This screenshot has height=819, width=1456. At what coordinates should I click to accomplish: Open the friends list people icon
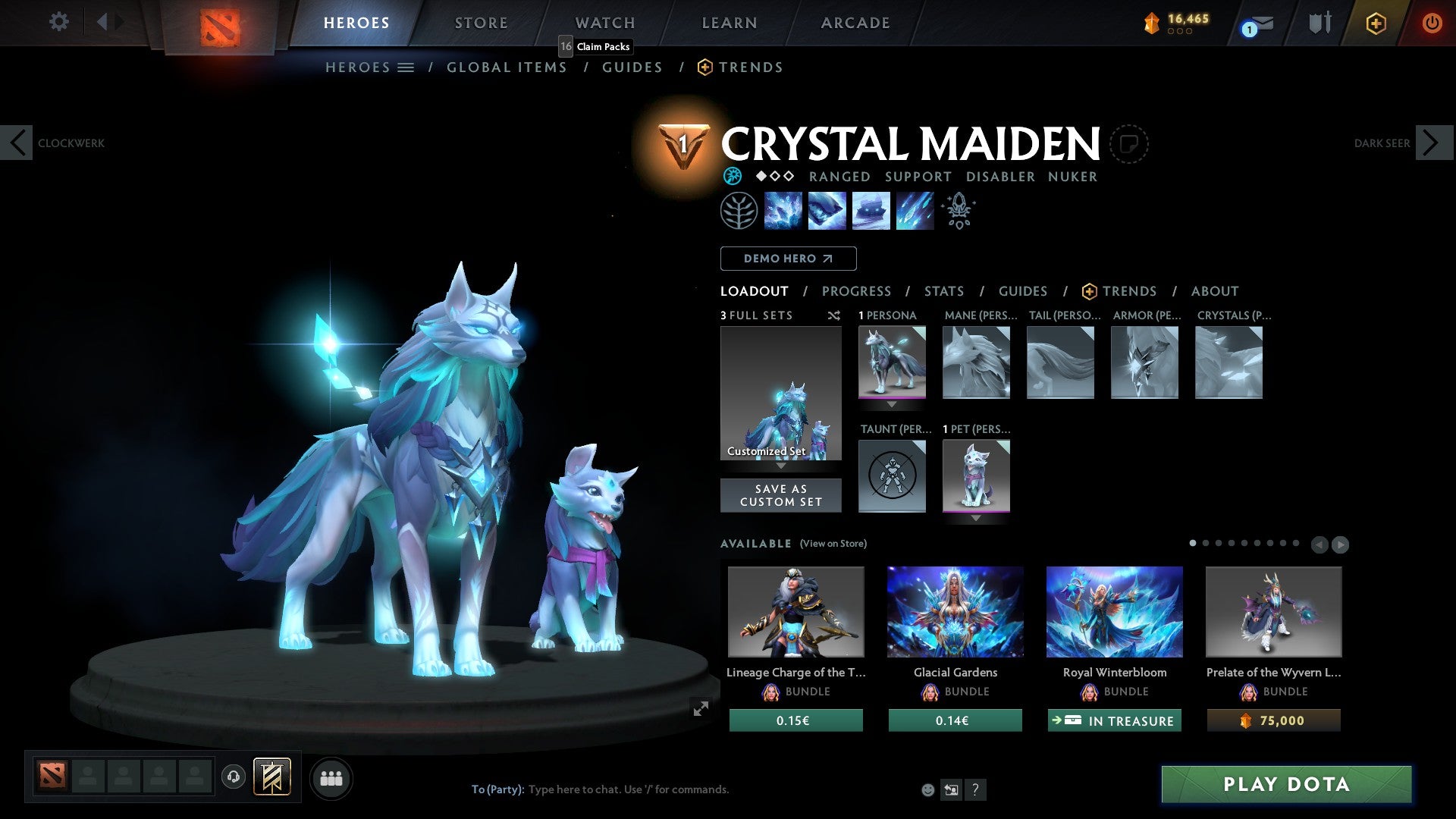coord(331,777)
